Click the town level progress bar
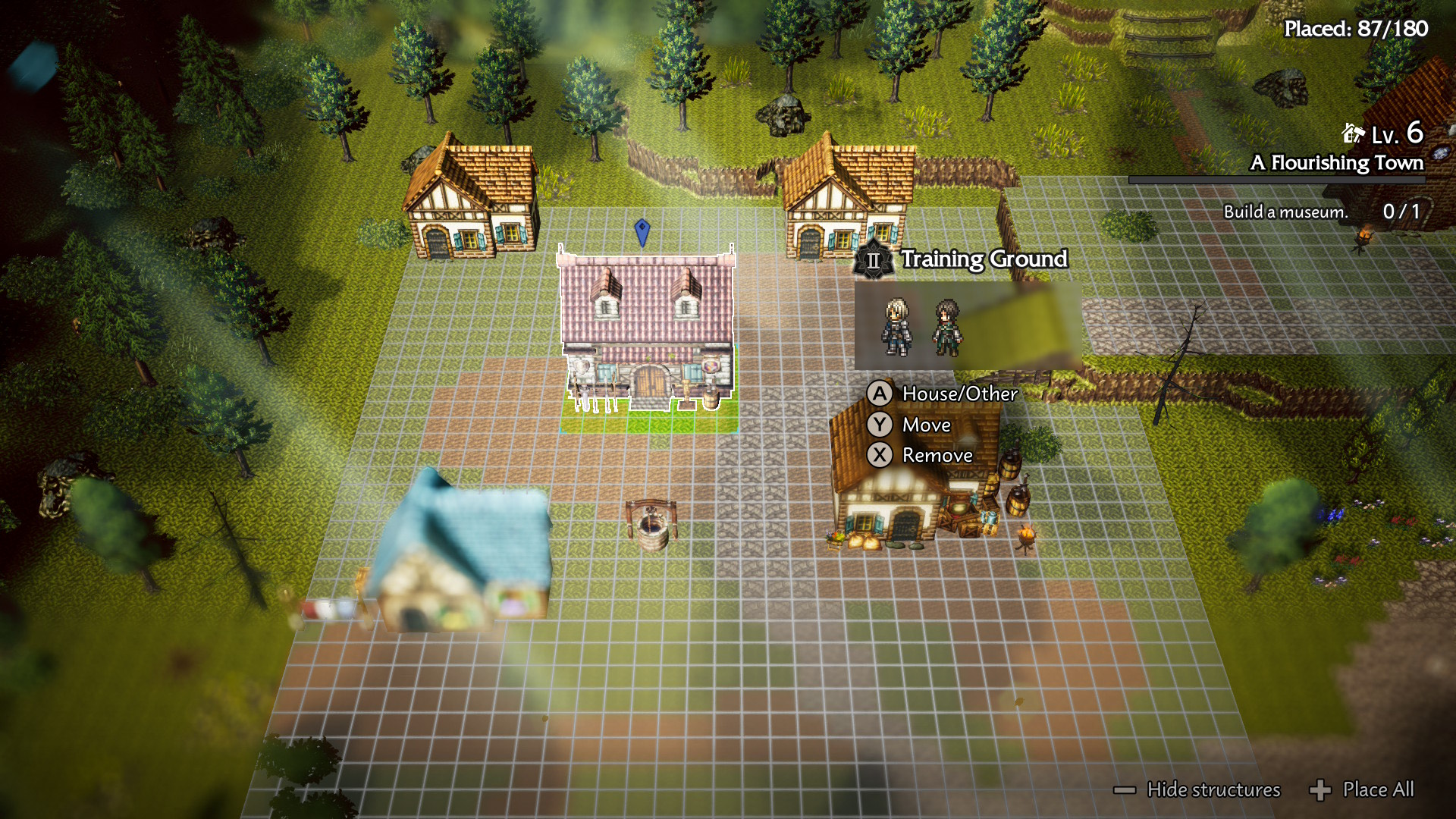 coord(1276,180)
